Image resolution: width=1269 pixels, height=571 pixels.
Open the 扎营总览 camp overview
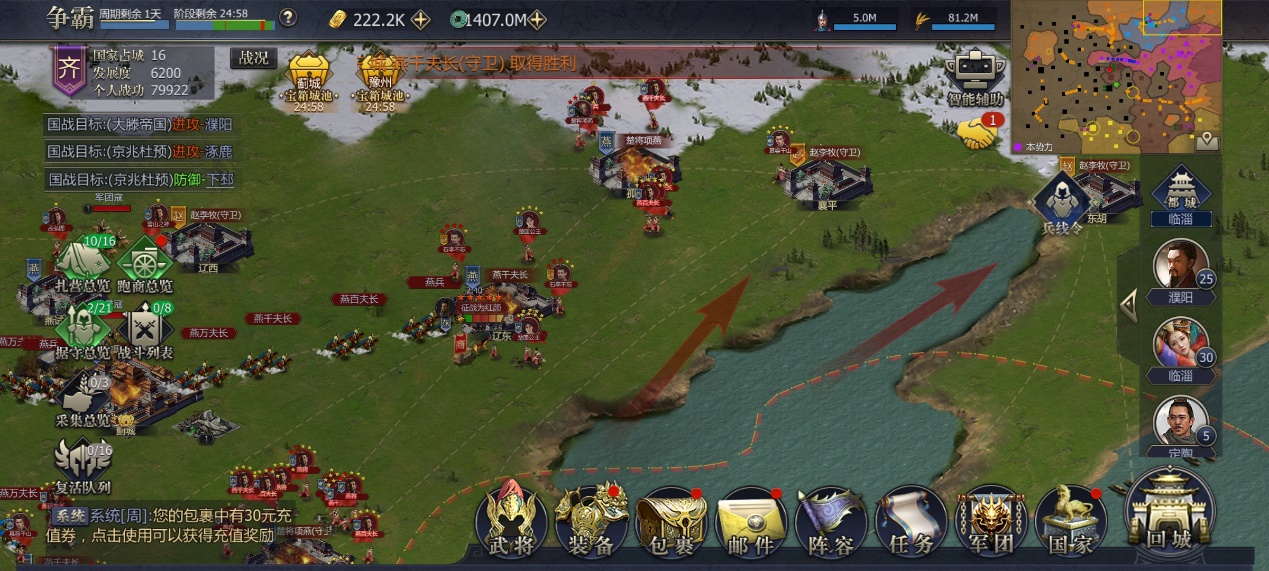[x=83, y=265]
